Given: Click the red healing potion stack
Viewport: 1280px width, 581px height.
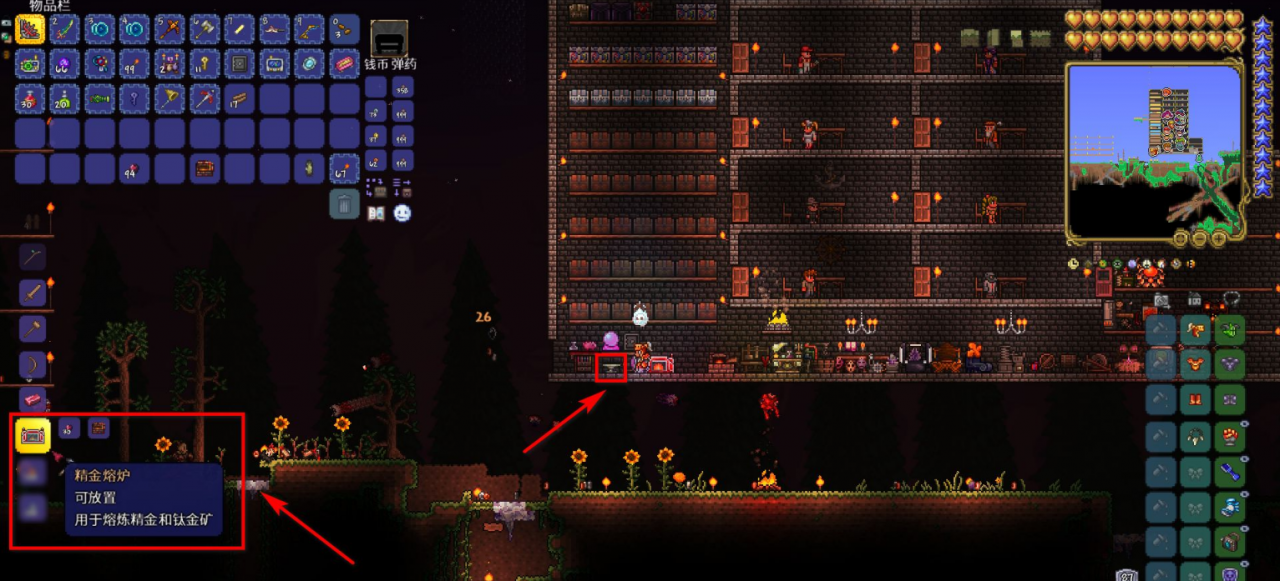Looking at the screenshot, I should (31, 99).
